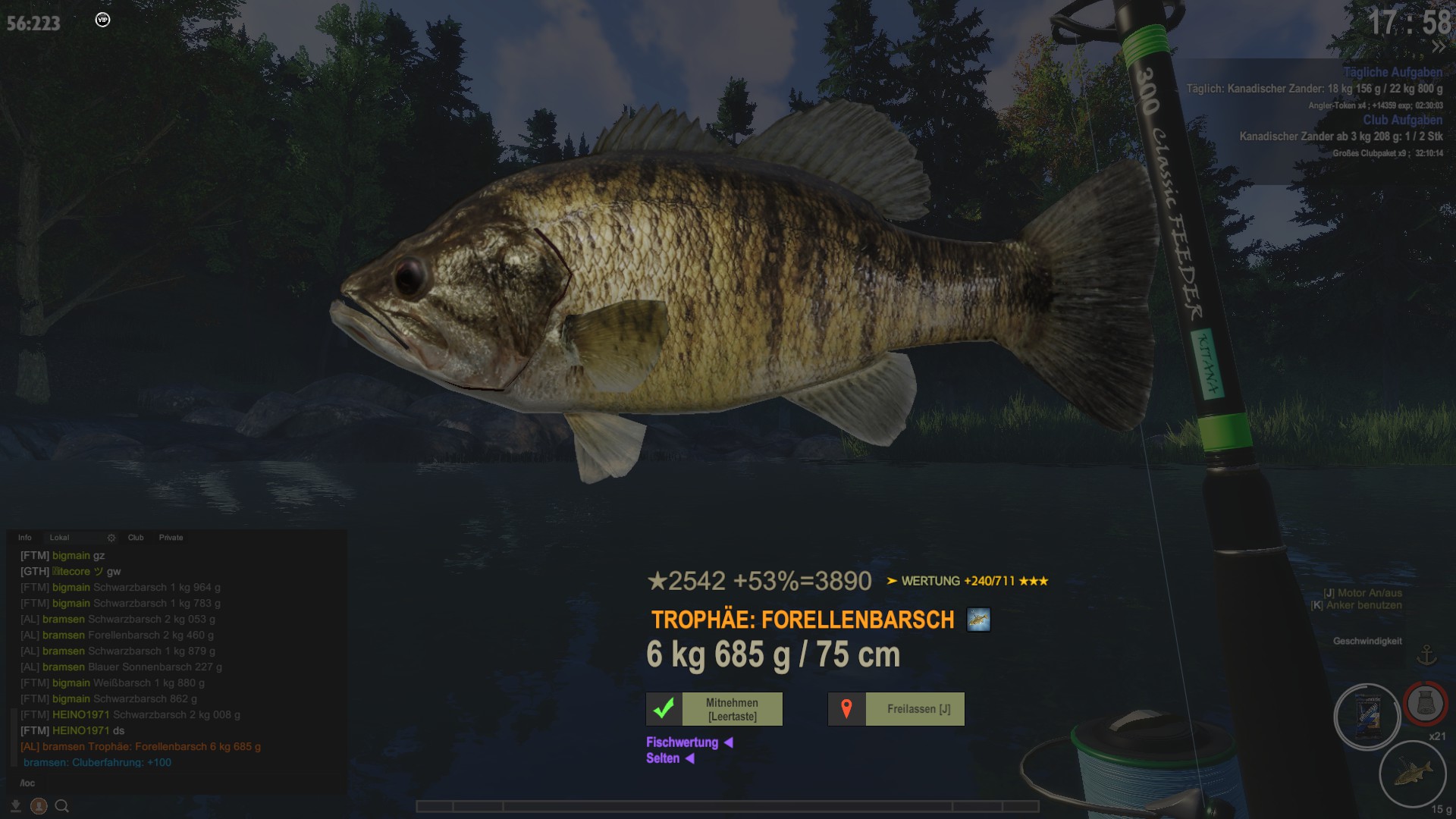Viewport: 1456px width, 819px height.
Task: Open the player profile icon below chat
Action: tap(39, 806)
